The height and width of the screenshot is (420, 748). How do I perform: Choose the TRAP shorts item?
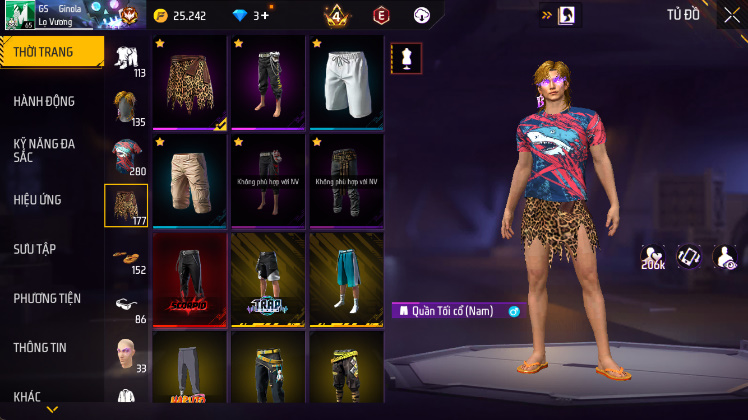coord(267,279)
